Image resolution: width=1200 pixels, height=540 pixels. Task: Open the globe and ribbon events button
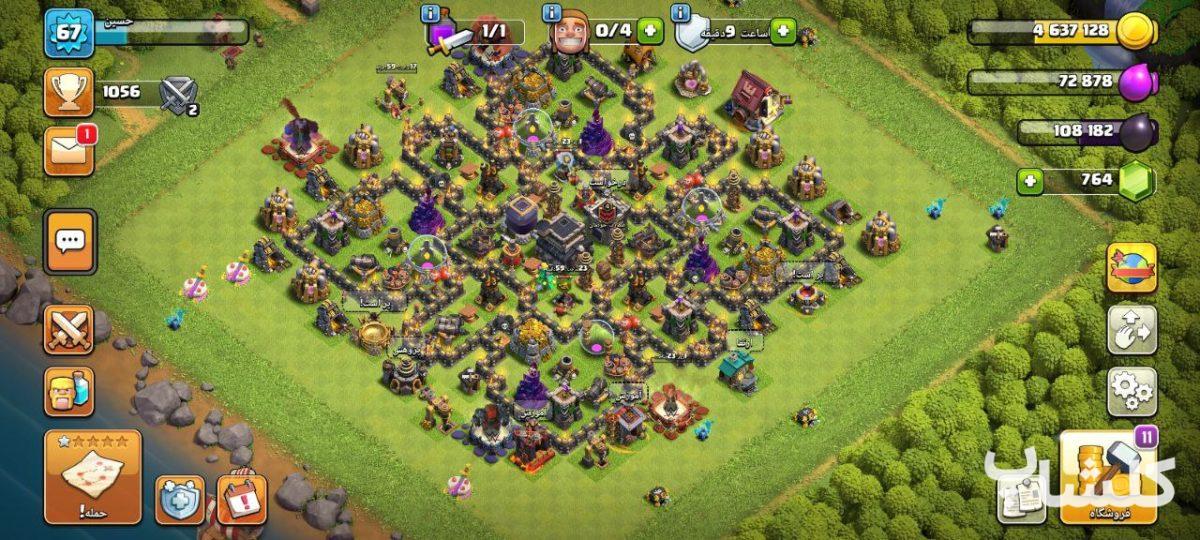[x=1131, y=268]
